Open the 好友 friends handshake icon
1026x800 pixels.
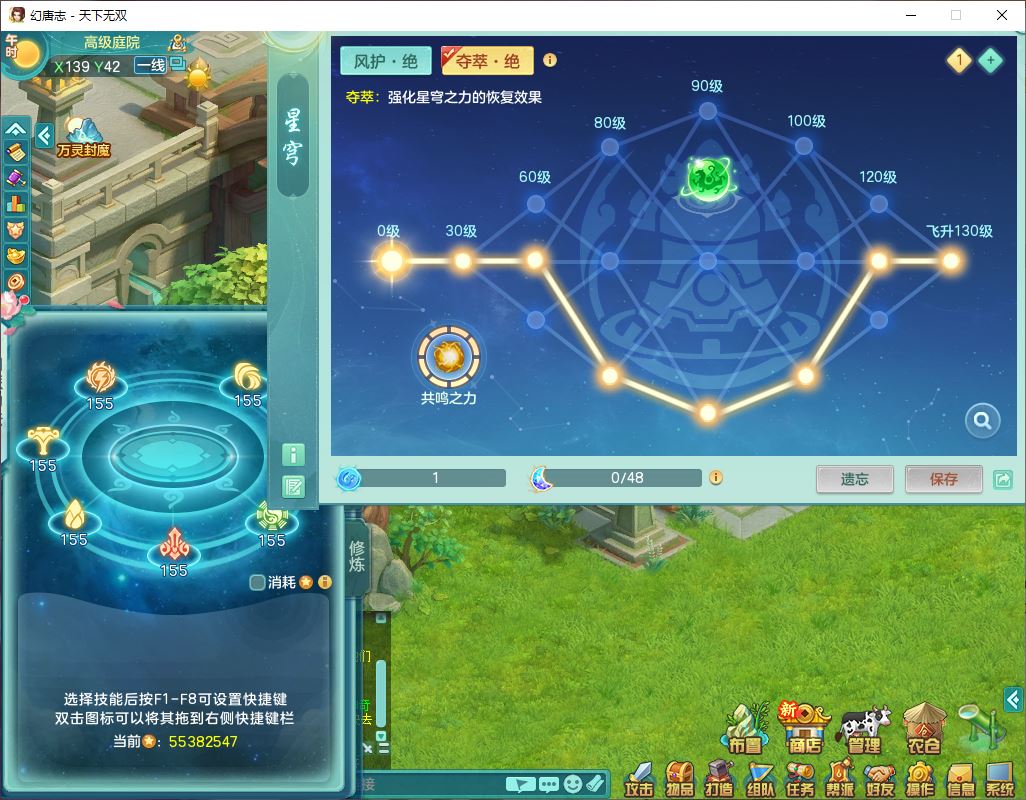(879, 779)
